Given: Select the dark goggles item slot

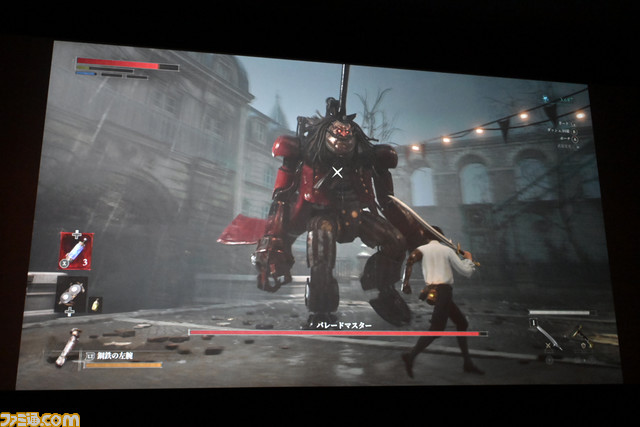Looking at the screenshot, I should pyautogui.click(x=72, y=293).
